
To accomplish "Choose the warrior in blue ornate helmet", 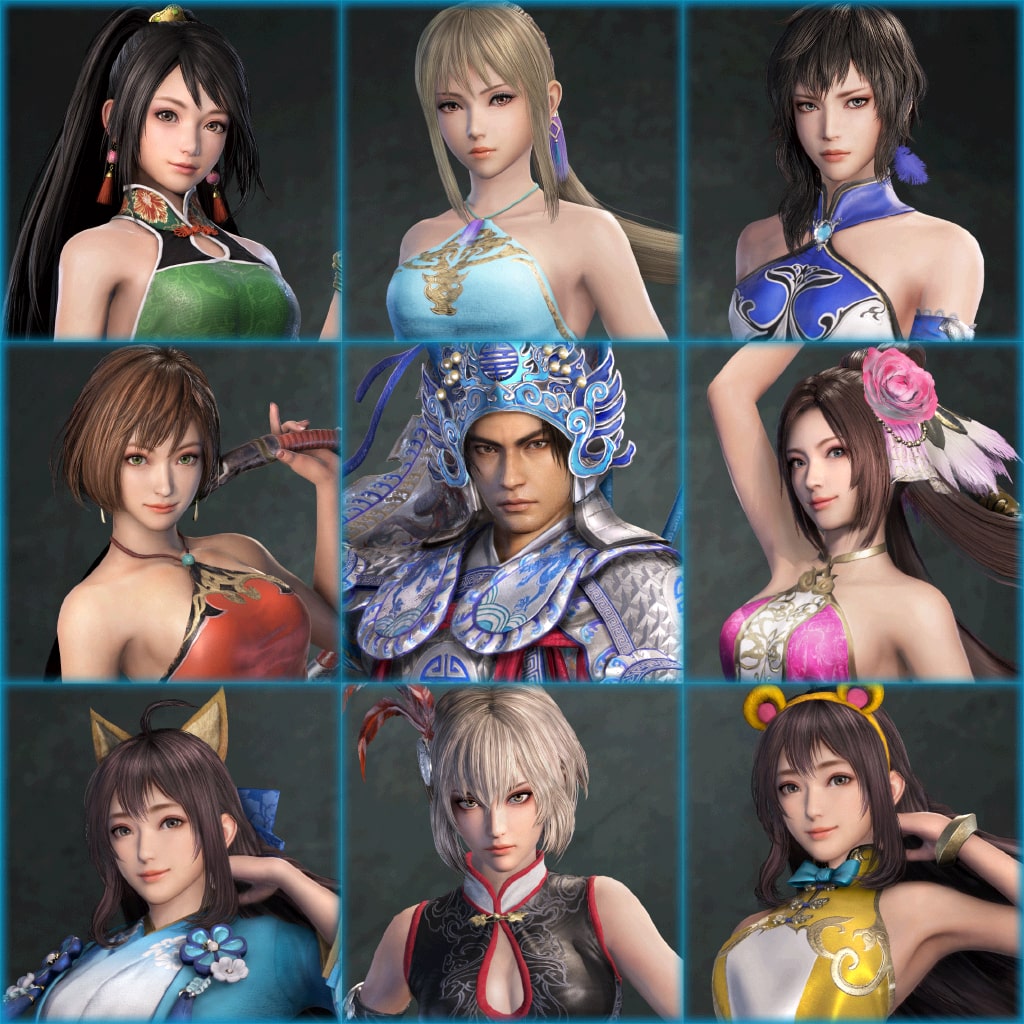I will [x=512, y=512].
